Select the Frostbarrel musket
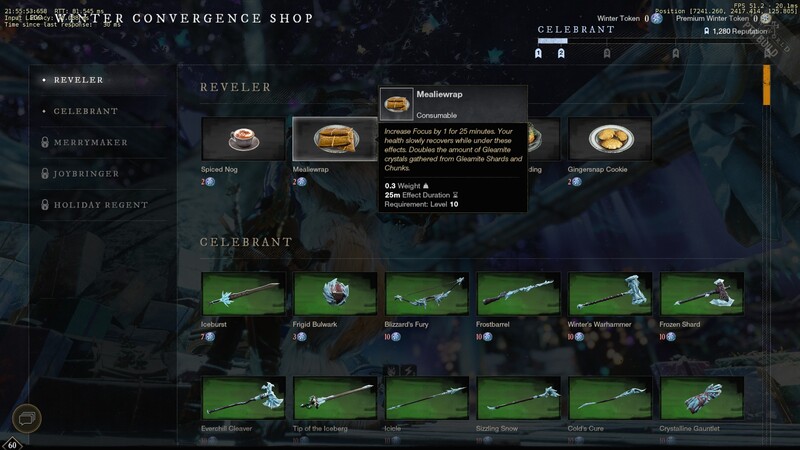This screenshot has height=450, width=800. (518, 293)
